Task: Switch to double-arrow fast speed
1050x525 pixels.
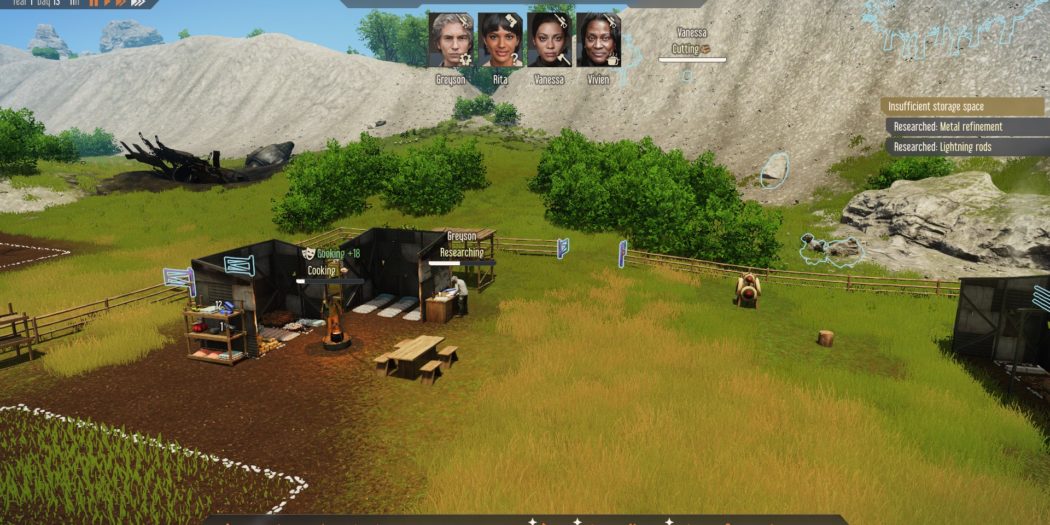Action: [x=121, y=3]
